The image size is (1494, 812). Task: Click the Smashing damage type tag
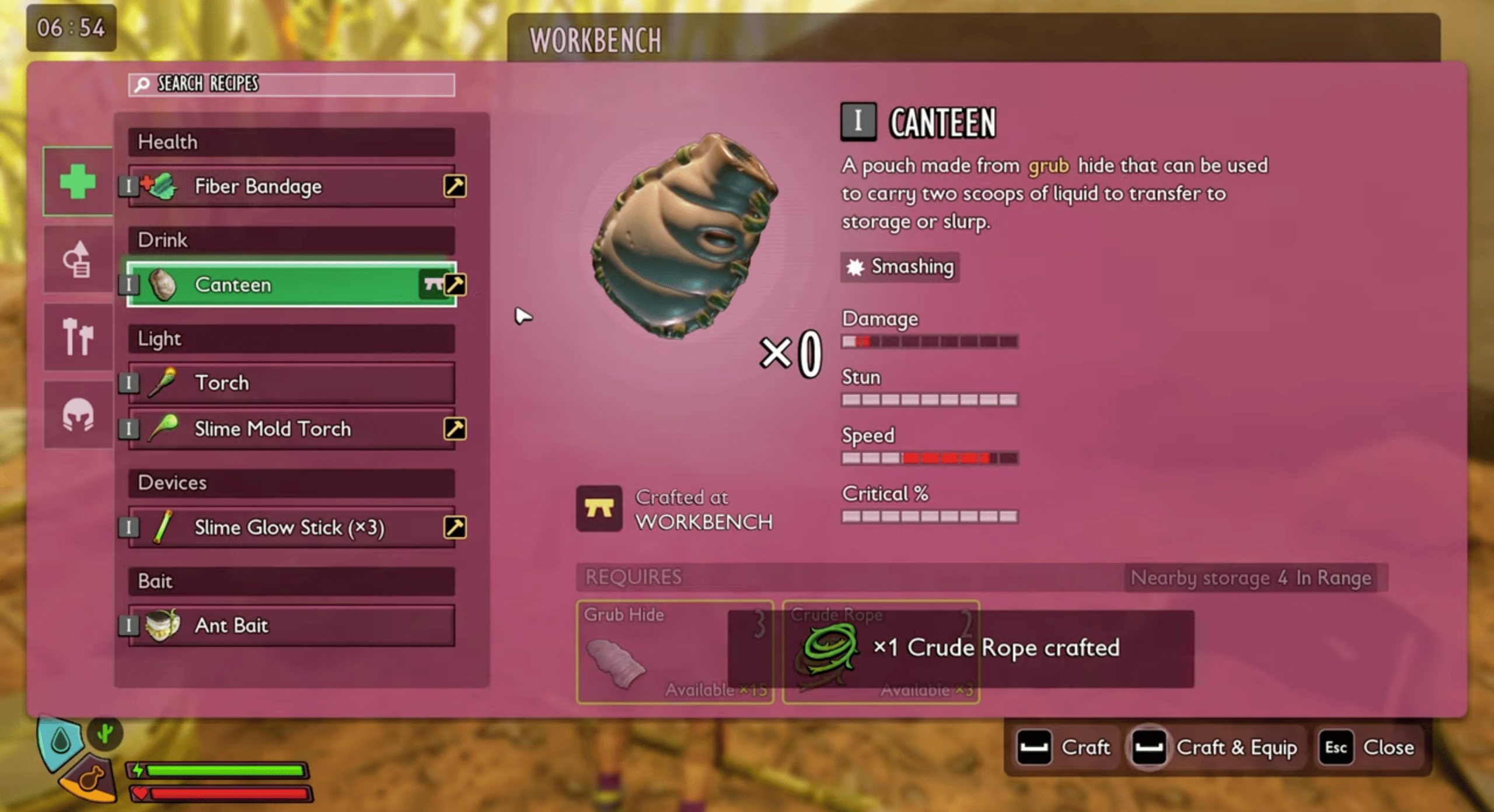(x=900, y=267)
